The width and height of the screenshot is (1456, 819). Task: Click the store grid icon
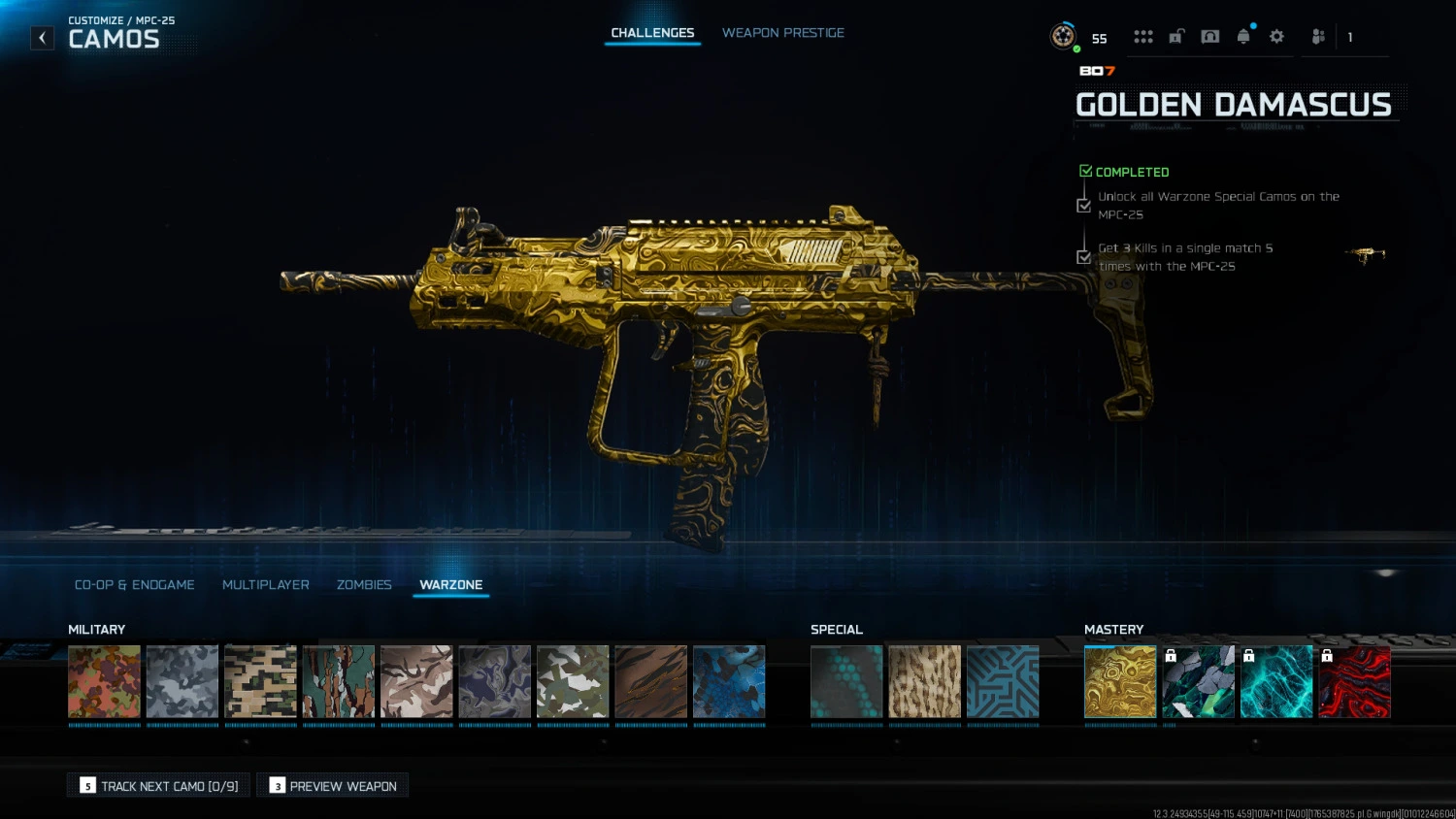pos(1143,36)
